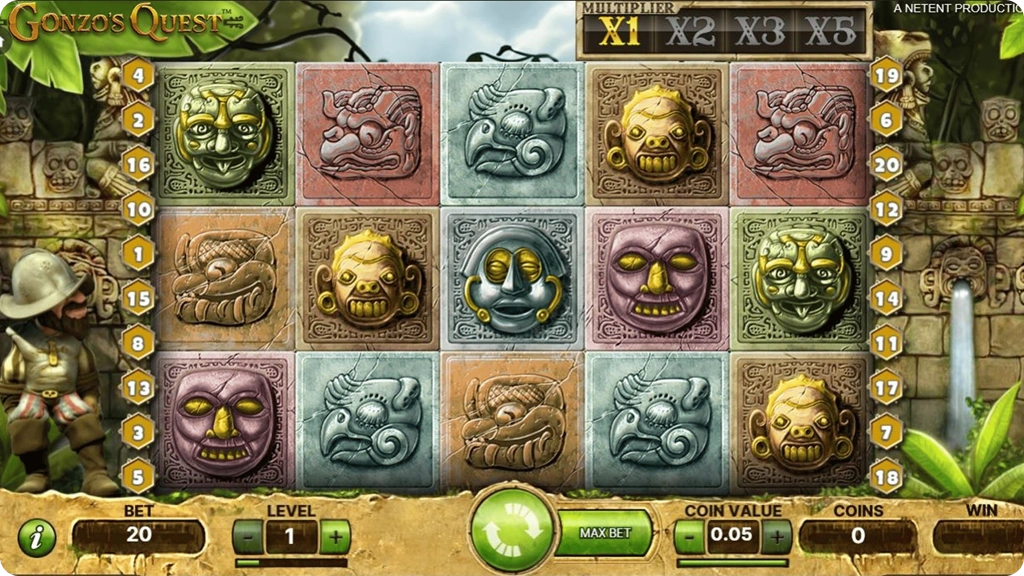Click the payline 18 number badge

tap(886, 474)
